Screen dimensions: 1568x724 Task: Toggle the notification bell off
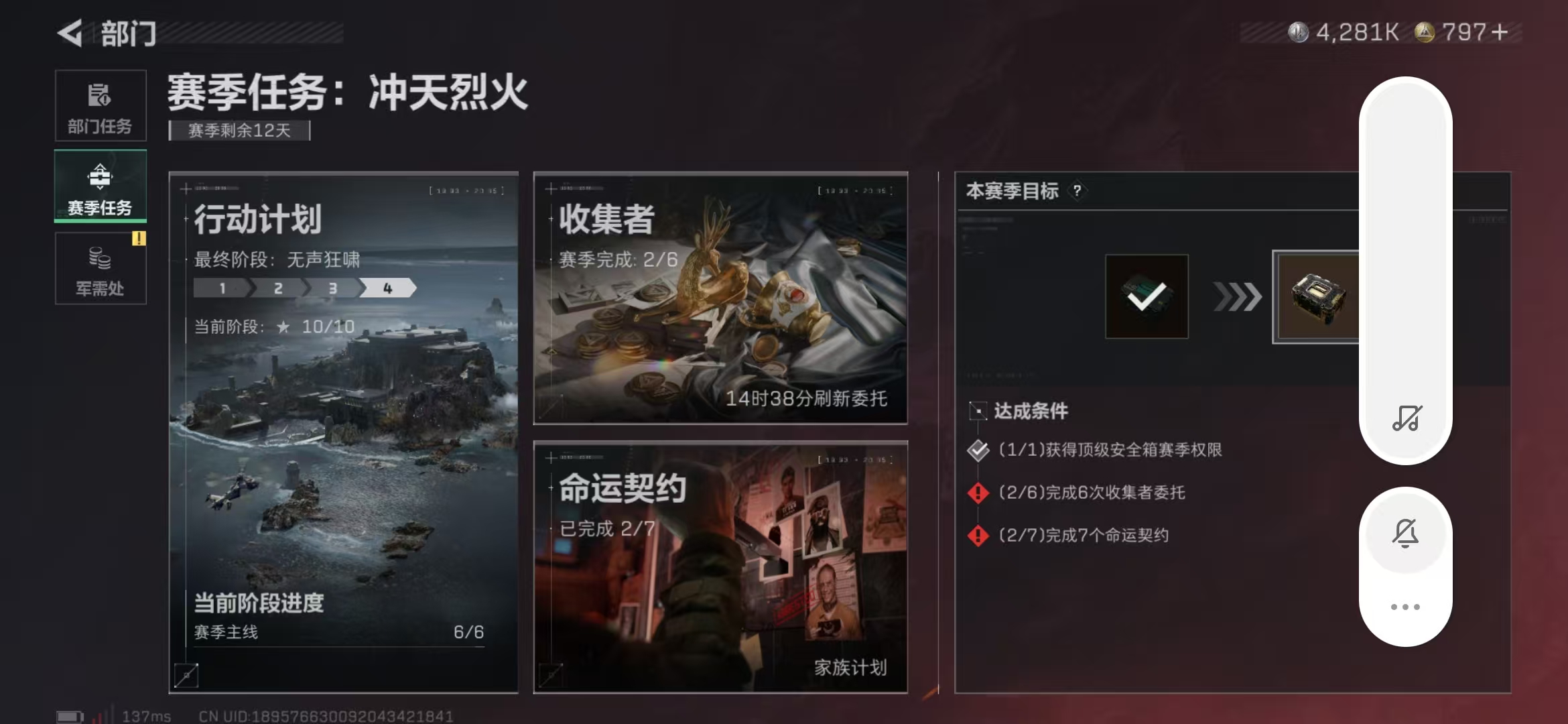pos(1406,532)
